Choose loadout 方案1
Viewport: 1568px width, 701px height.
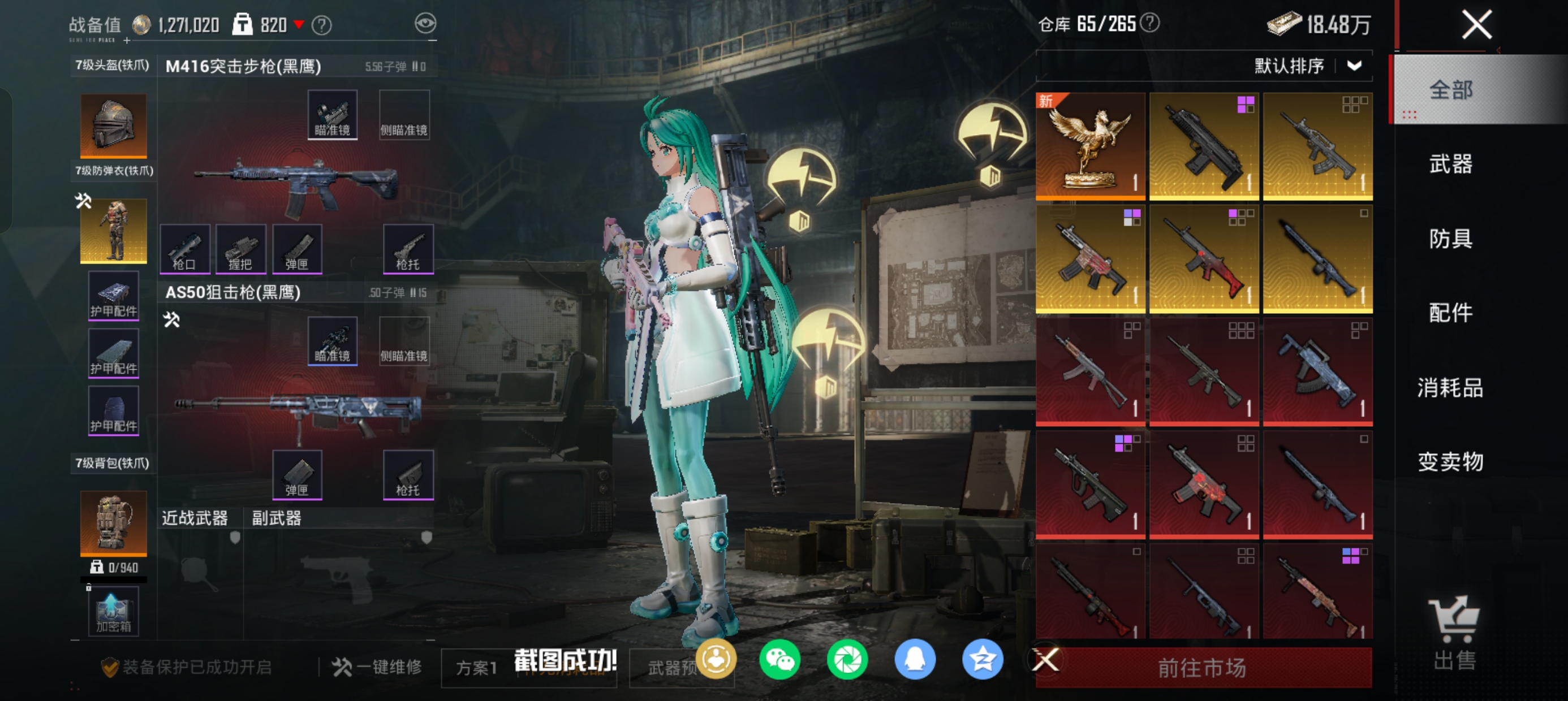[x=477, y=668]
